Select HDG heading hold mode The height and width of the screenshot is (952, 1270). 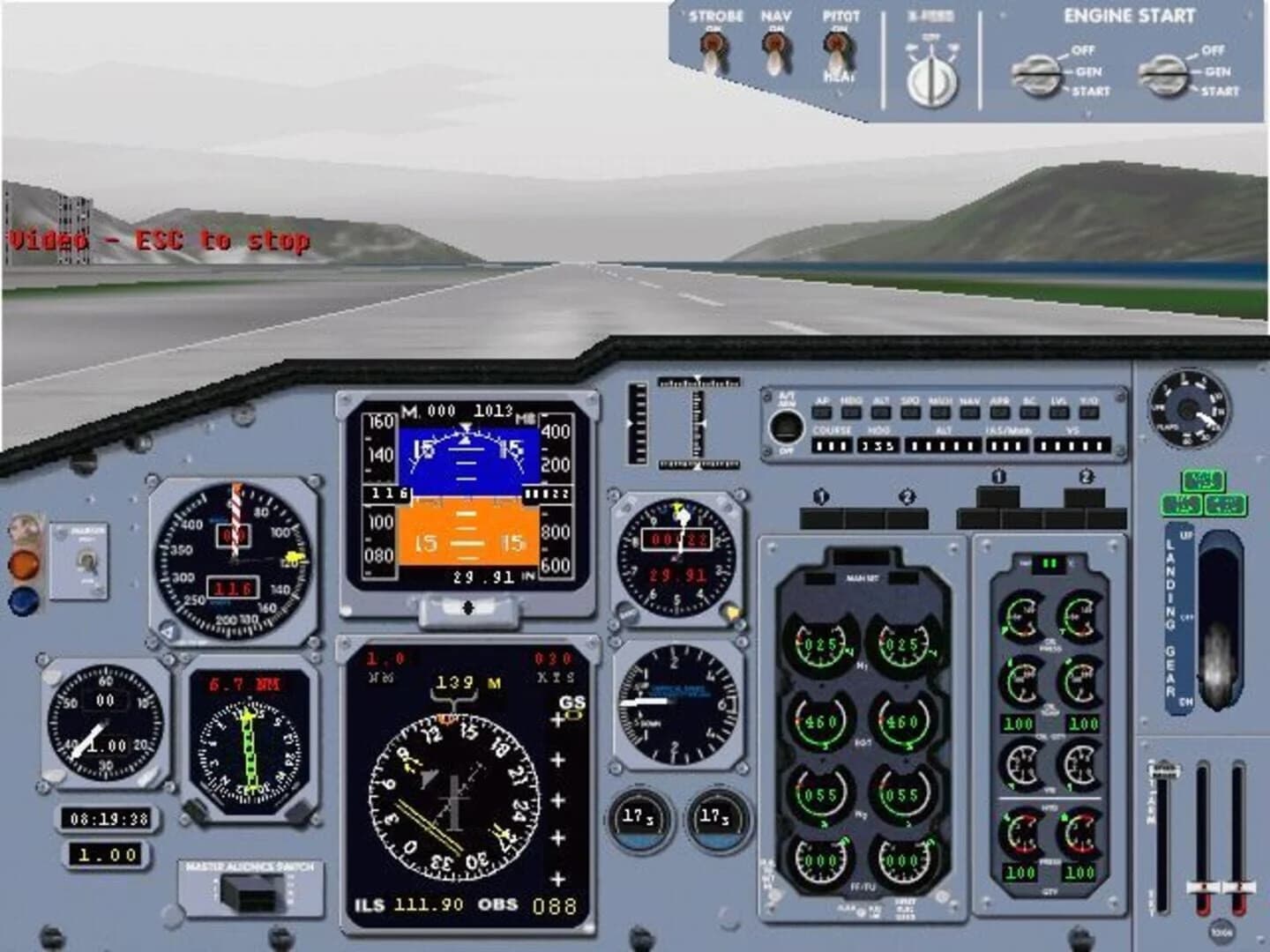click(849, 413)
